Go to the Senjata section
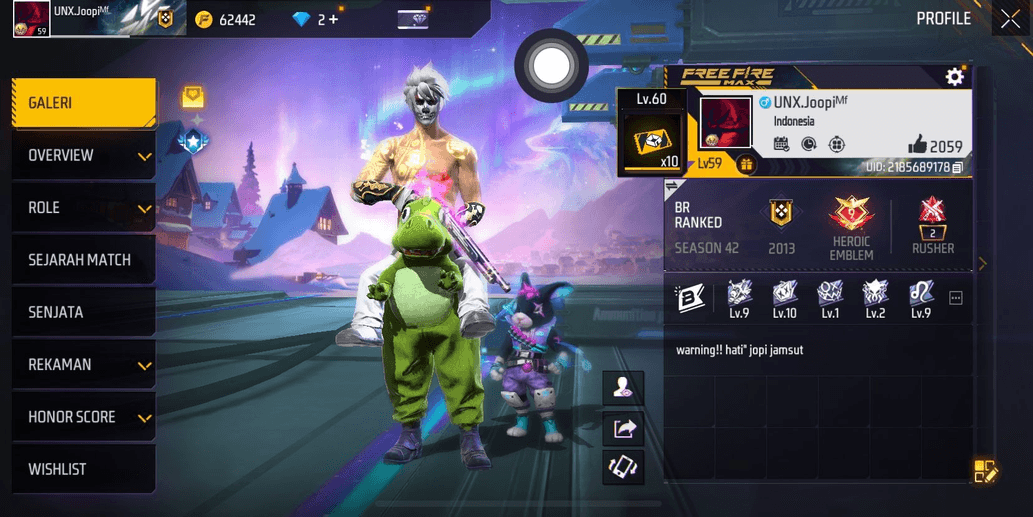Image resolution: width=1033 pixels, height=517 pixels. [84, 312]
